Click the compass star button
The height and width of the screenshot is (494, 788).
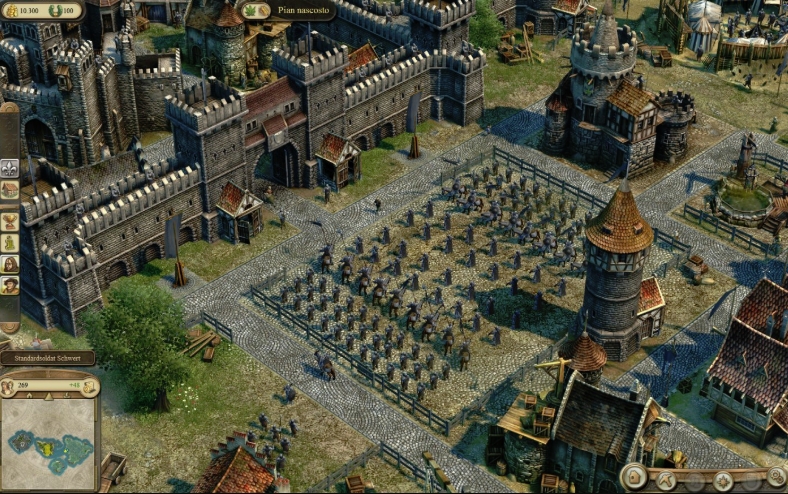[x=723, y=482]
